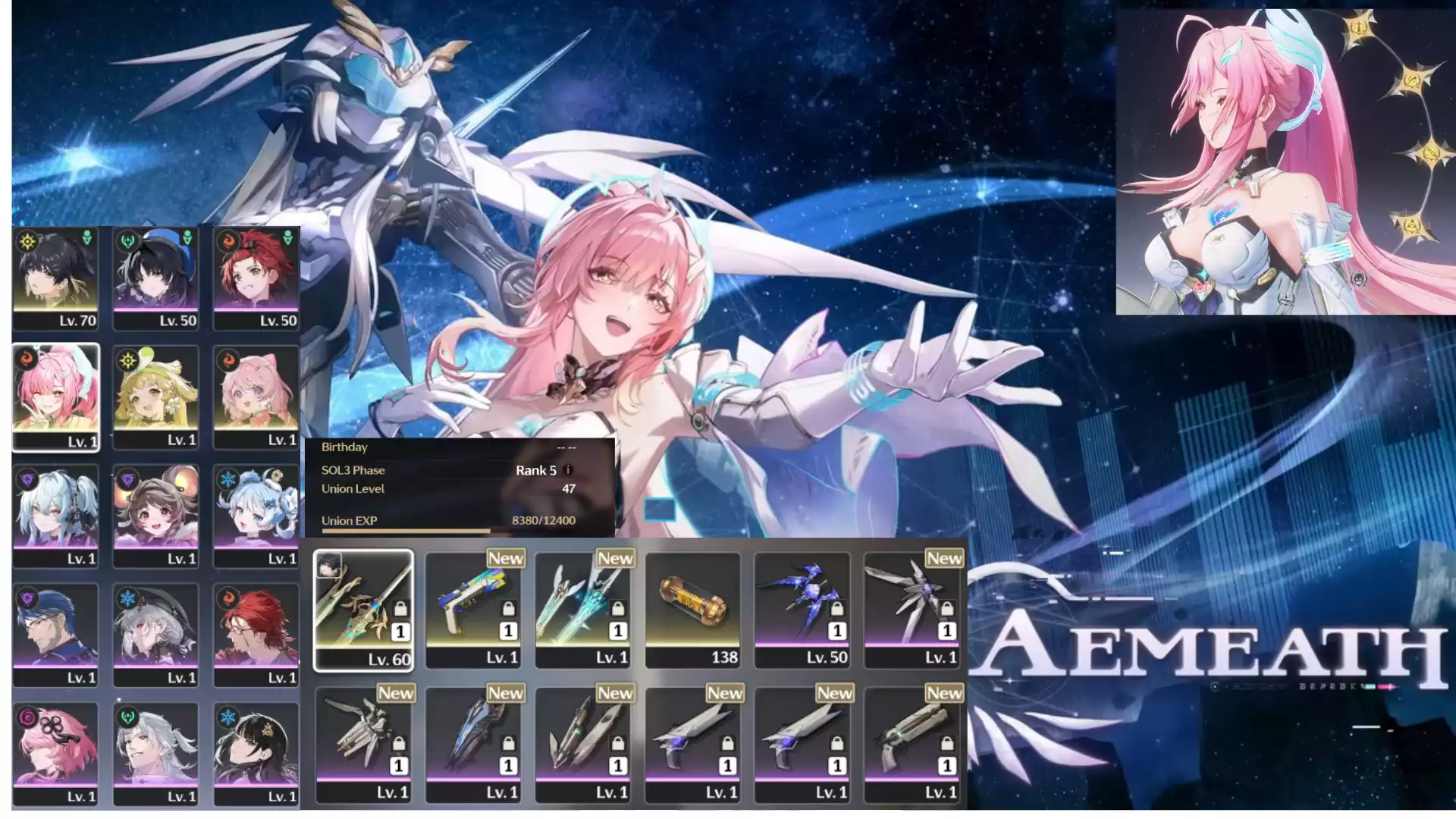Viewport: 1456px width, 819px height.
Task: Select the Lv. 70 black-haired character portrait
Action: [56, 278]
